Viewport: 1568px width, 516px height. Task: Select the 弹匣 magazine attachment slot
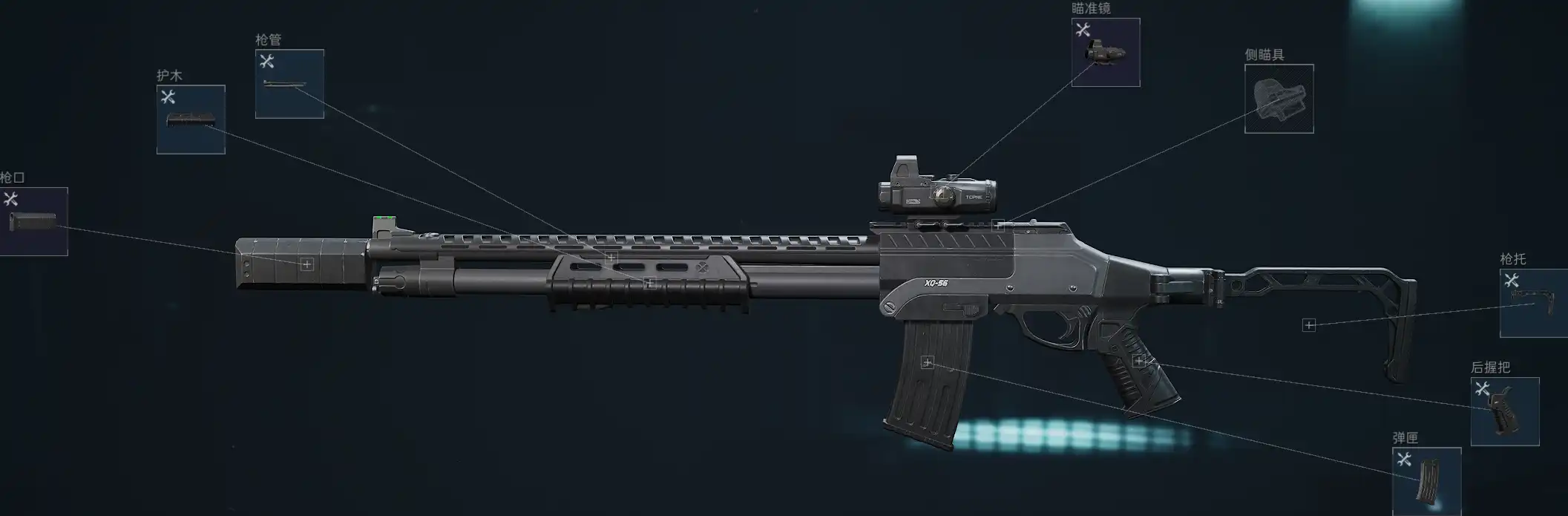(1426, 480)
